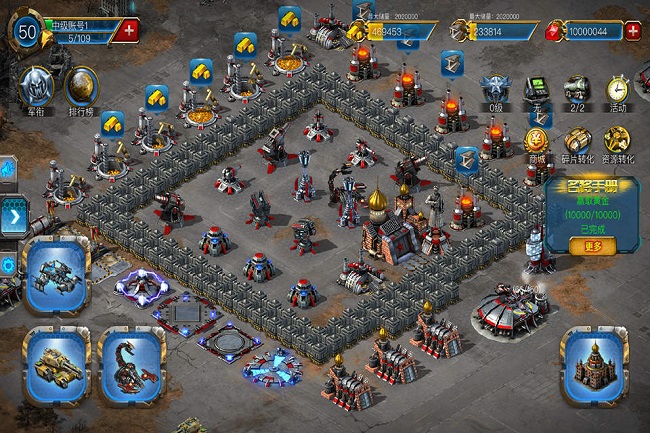Open the 商城 shop

[x=537, y=141]
